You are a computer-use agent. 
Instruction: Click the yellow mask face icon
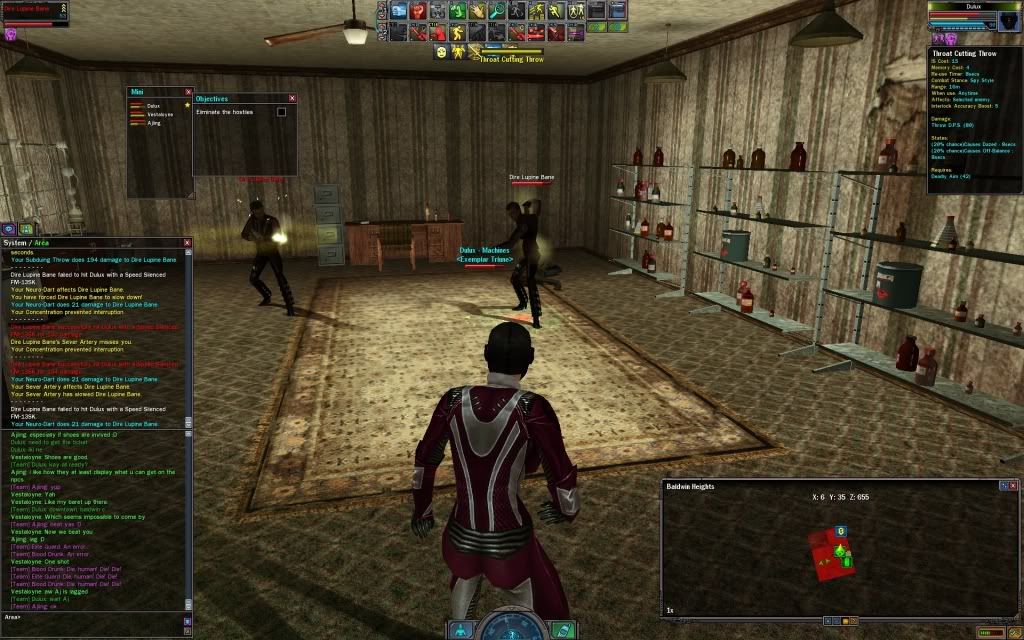pyautogui.click(x=441, y=51)
